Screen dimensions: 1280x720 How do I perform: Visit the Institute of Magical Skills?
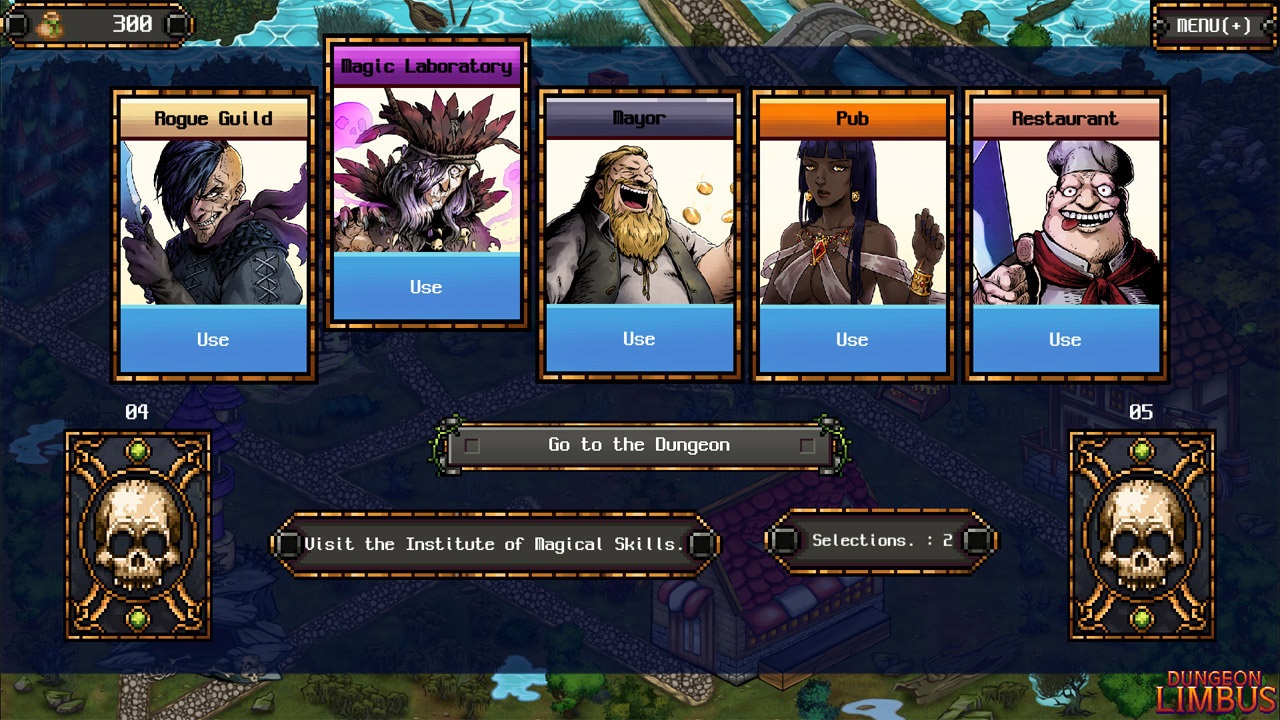pyautogui.click(x=495, y=543)
